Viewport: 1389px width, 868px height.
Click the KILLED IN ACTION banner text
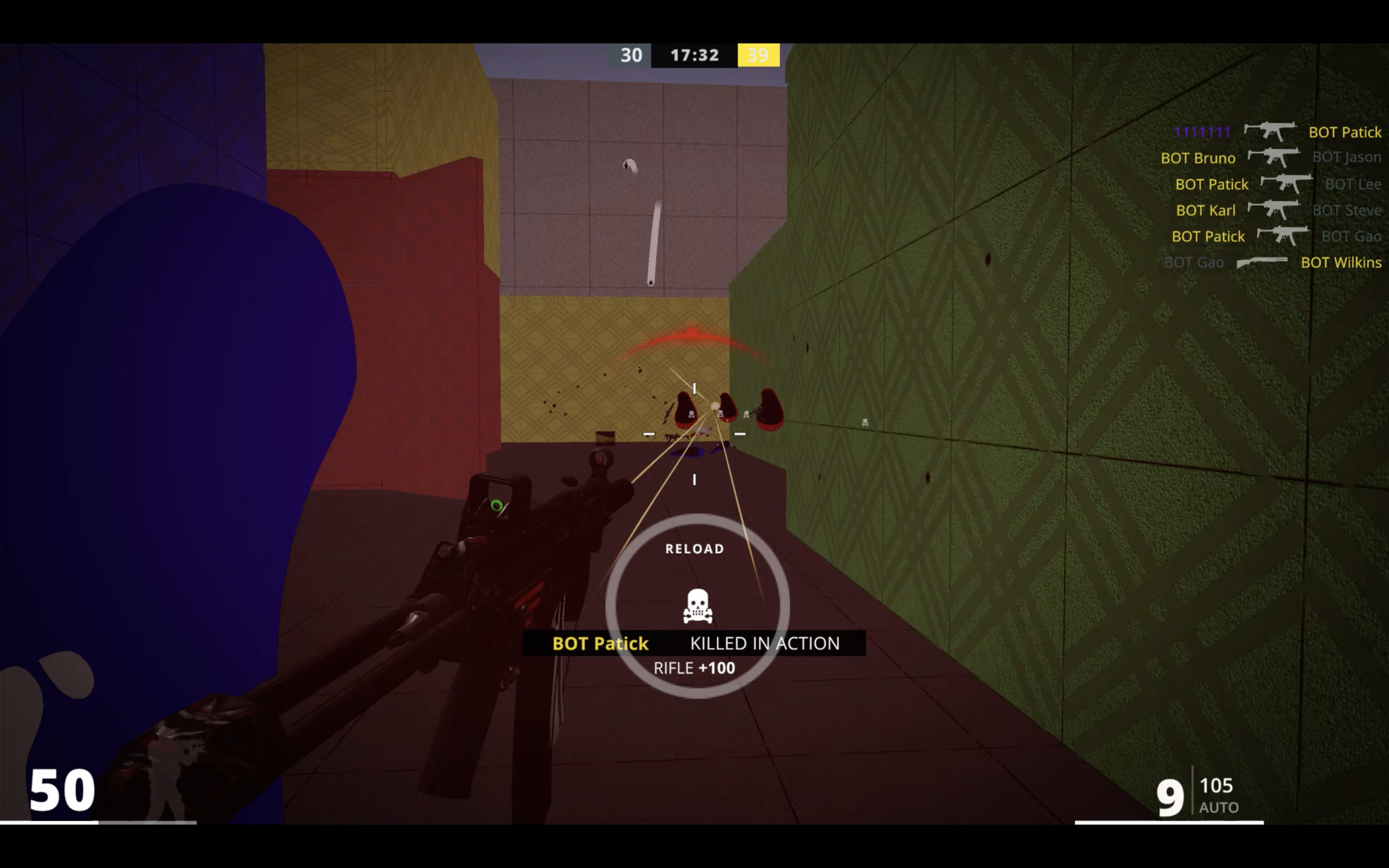pos(763,644)
